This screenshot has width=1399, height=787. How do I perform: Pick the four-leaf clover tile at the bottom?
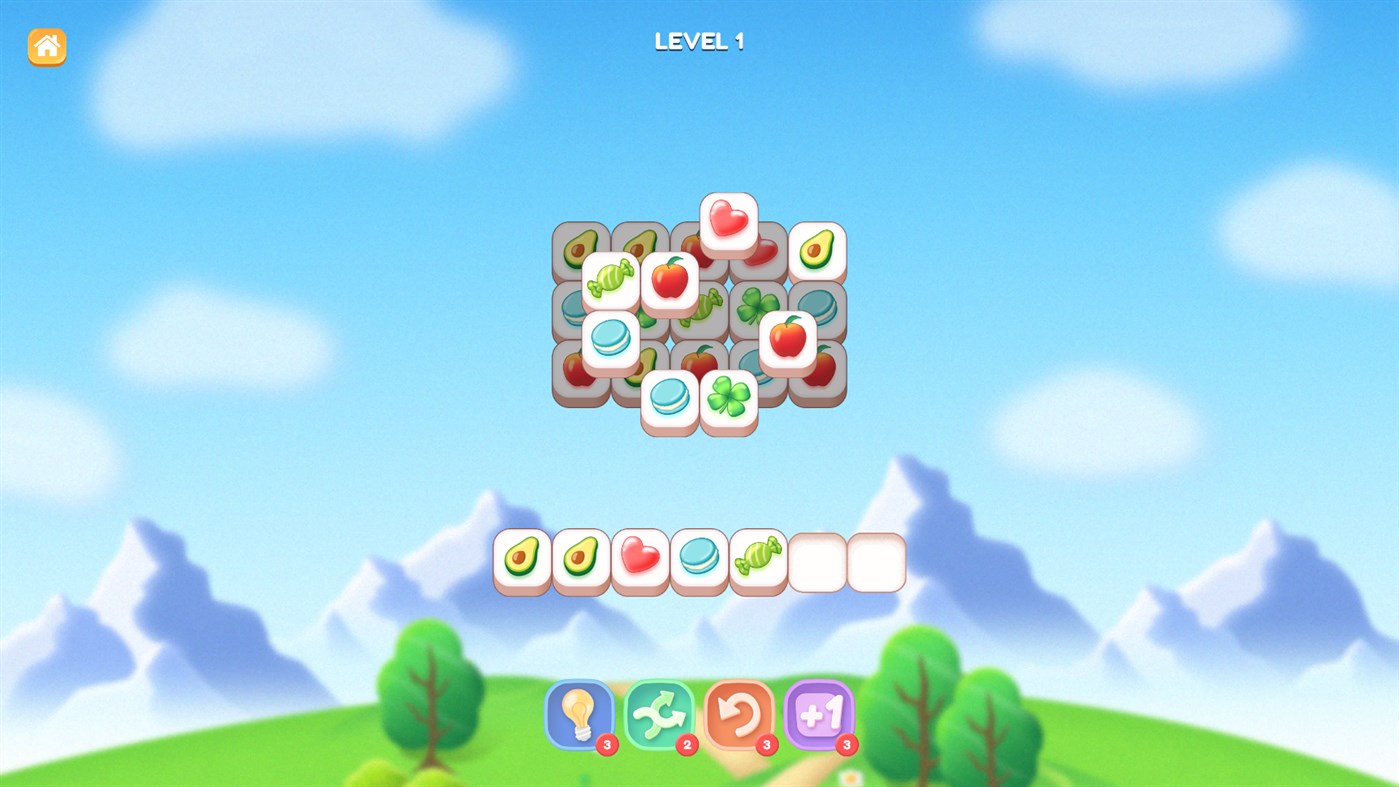point(729,397)
